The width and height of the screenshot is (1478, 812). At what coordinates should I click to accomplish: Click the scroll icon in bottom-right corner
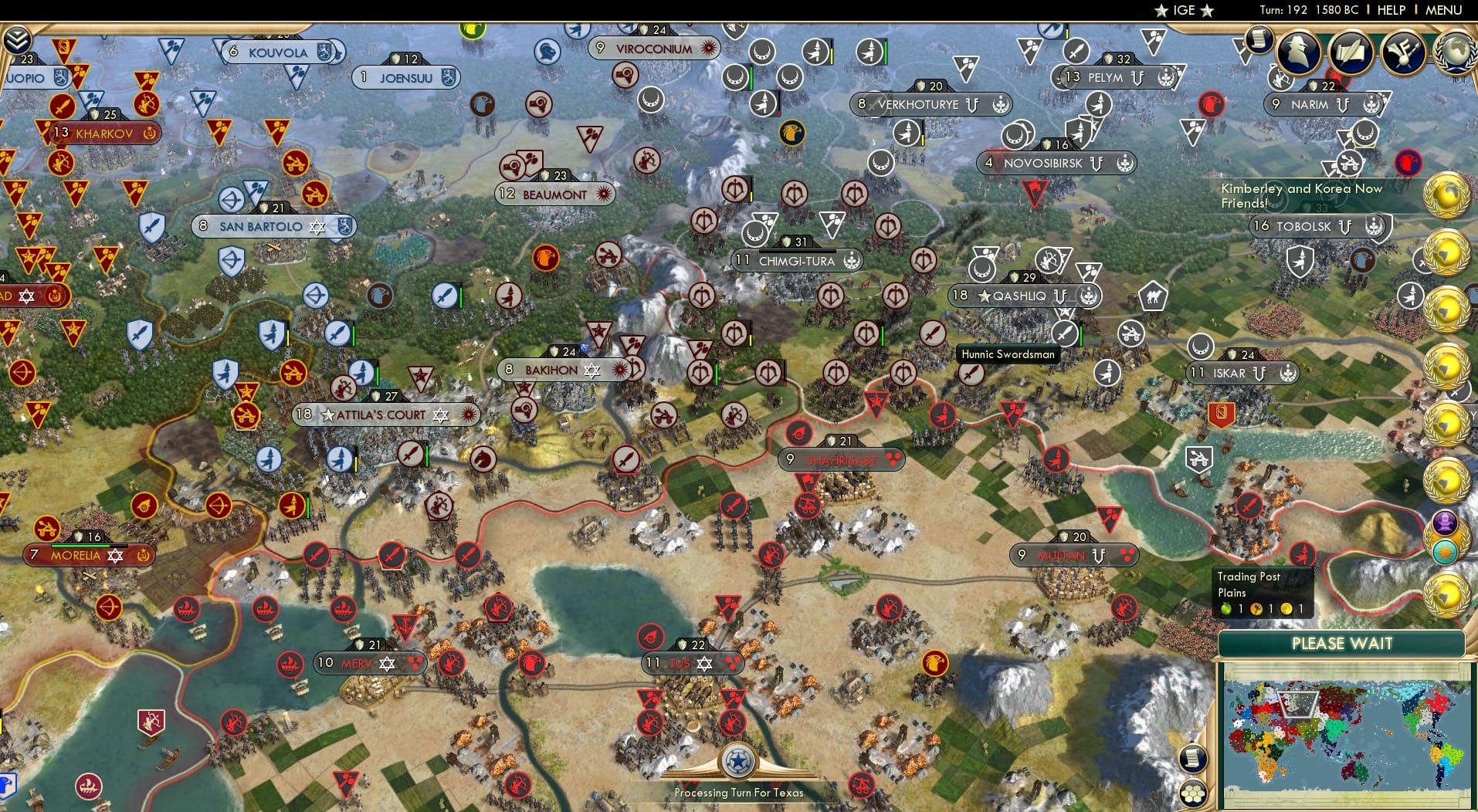click(x=1193, y=758)
